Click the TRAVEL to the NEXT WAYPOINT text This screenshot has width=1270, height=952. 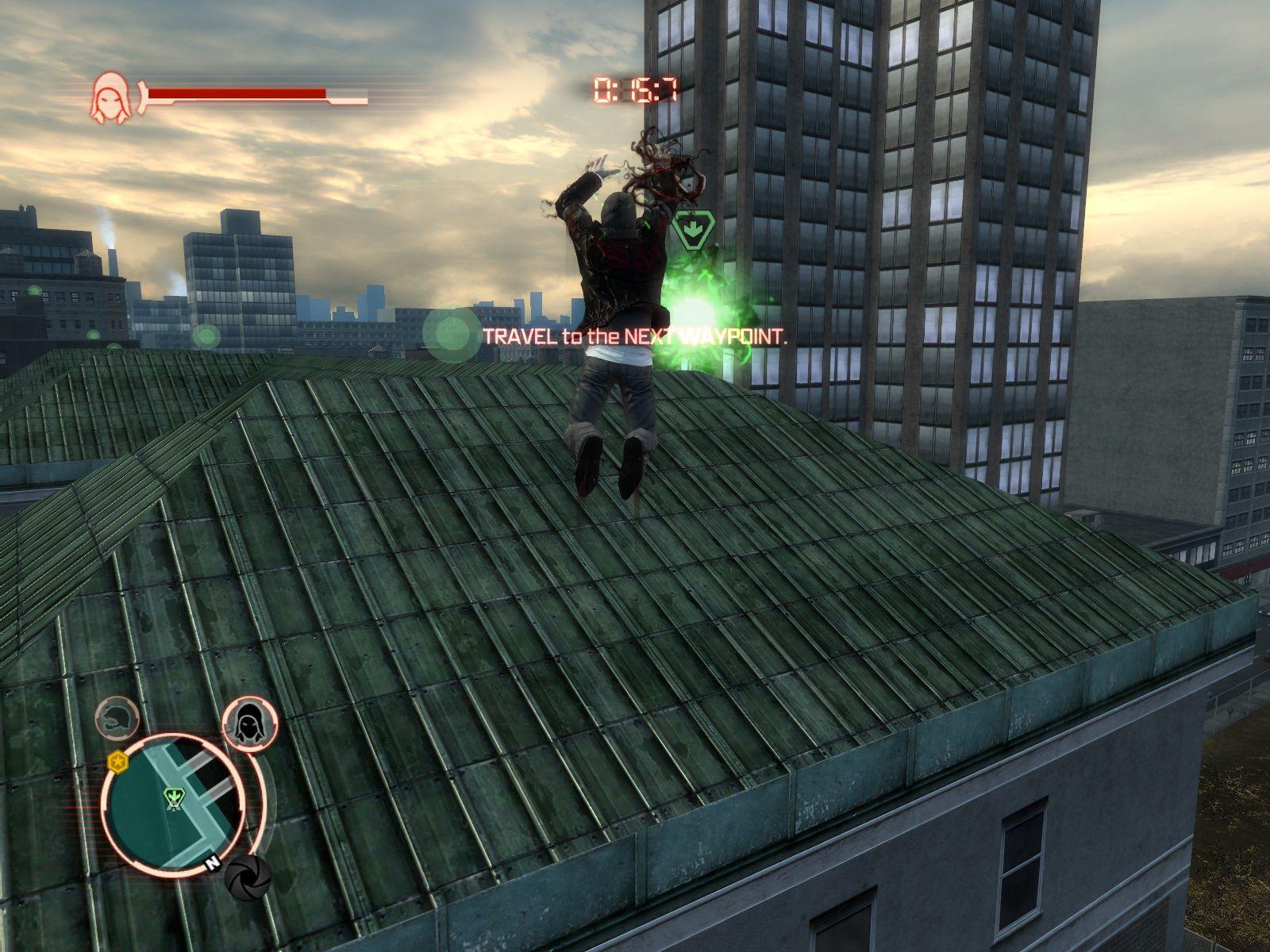point(631,336)
